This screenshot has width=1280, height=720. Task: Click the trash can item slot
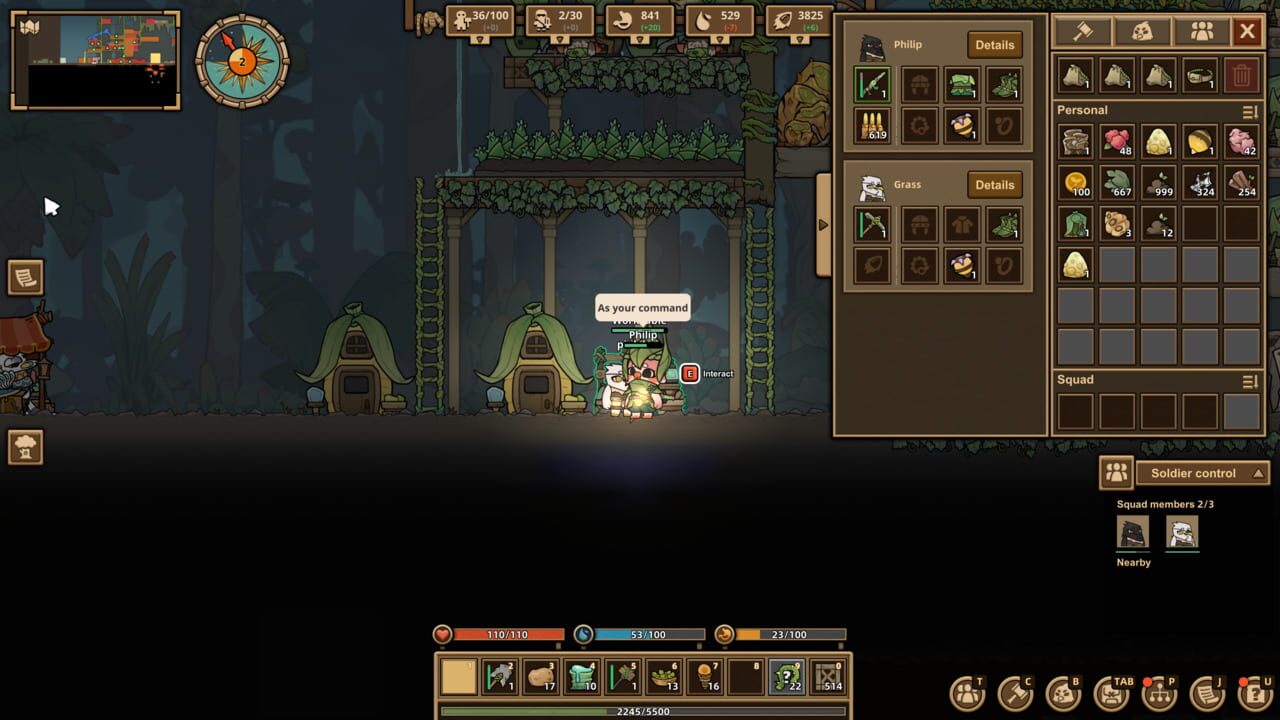(1240, 76)
